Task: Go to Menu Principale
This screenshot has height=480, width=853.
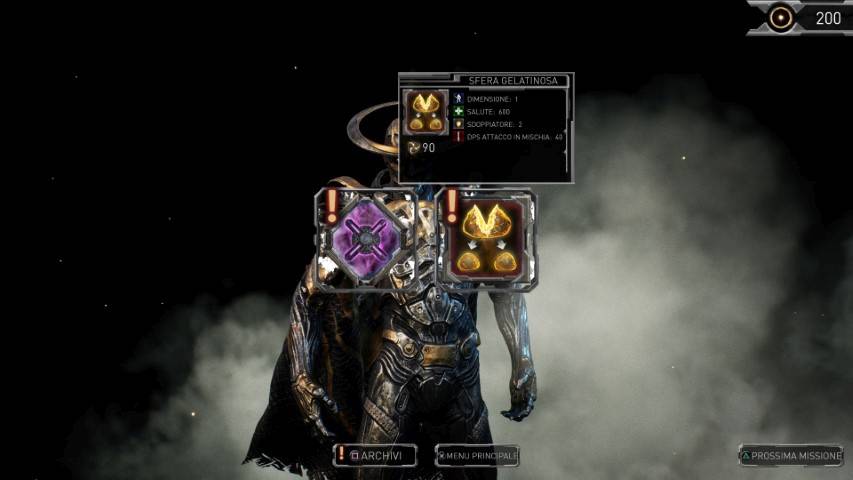Action: pos(477,456)
